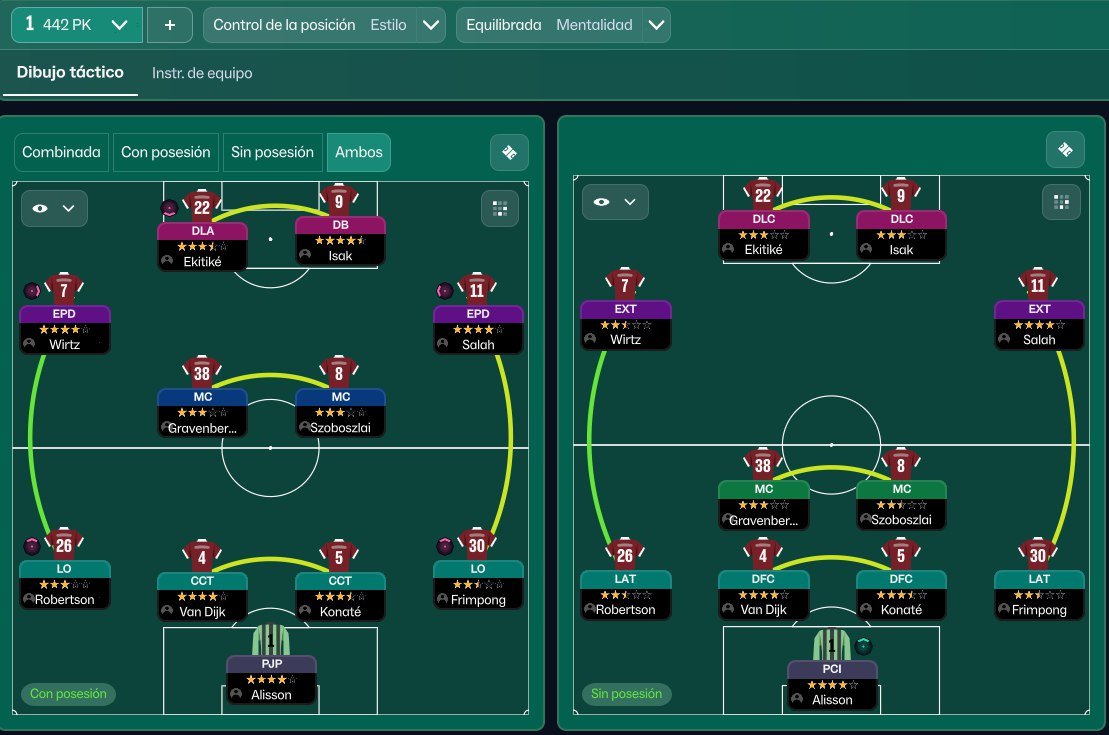The image size is (1109, 735).
Task: Select Ekitiké's DLA role card
Action: pyautogui.click(x=202, y=245)
